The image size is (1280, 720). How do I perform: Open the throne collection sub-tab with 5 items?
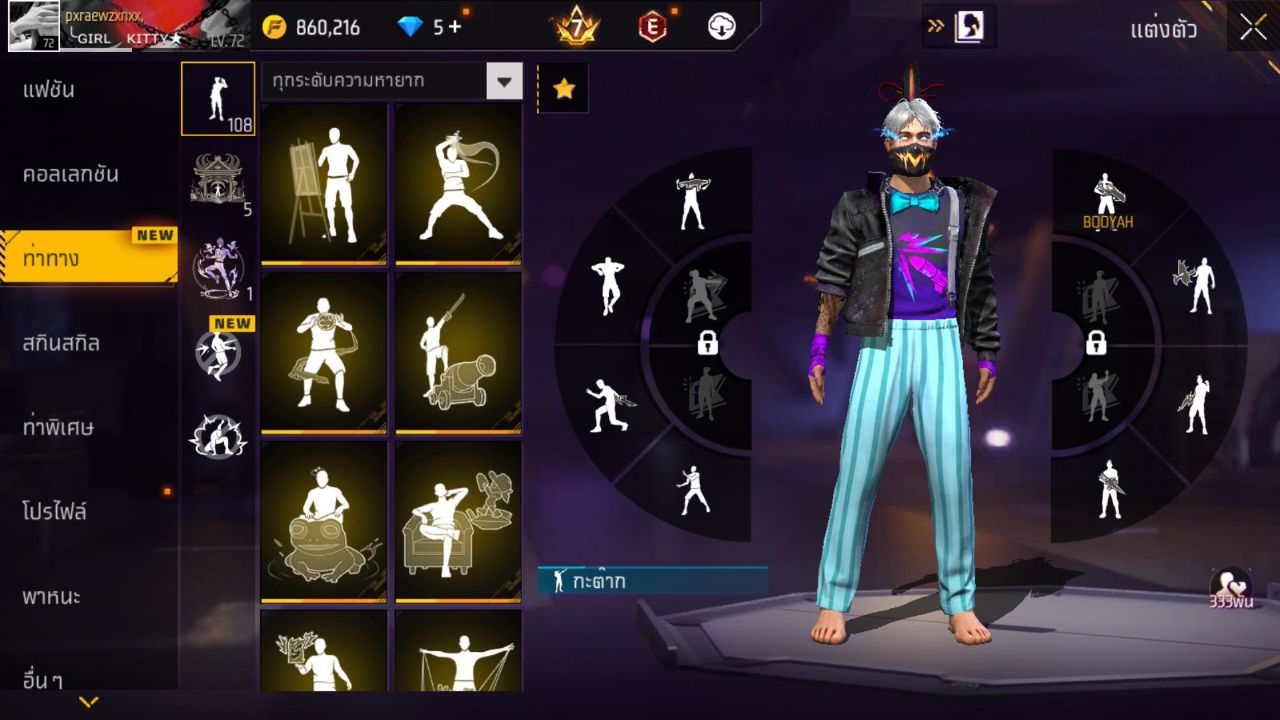[218, 180]
